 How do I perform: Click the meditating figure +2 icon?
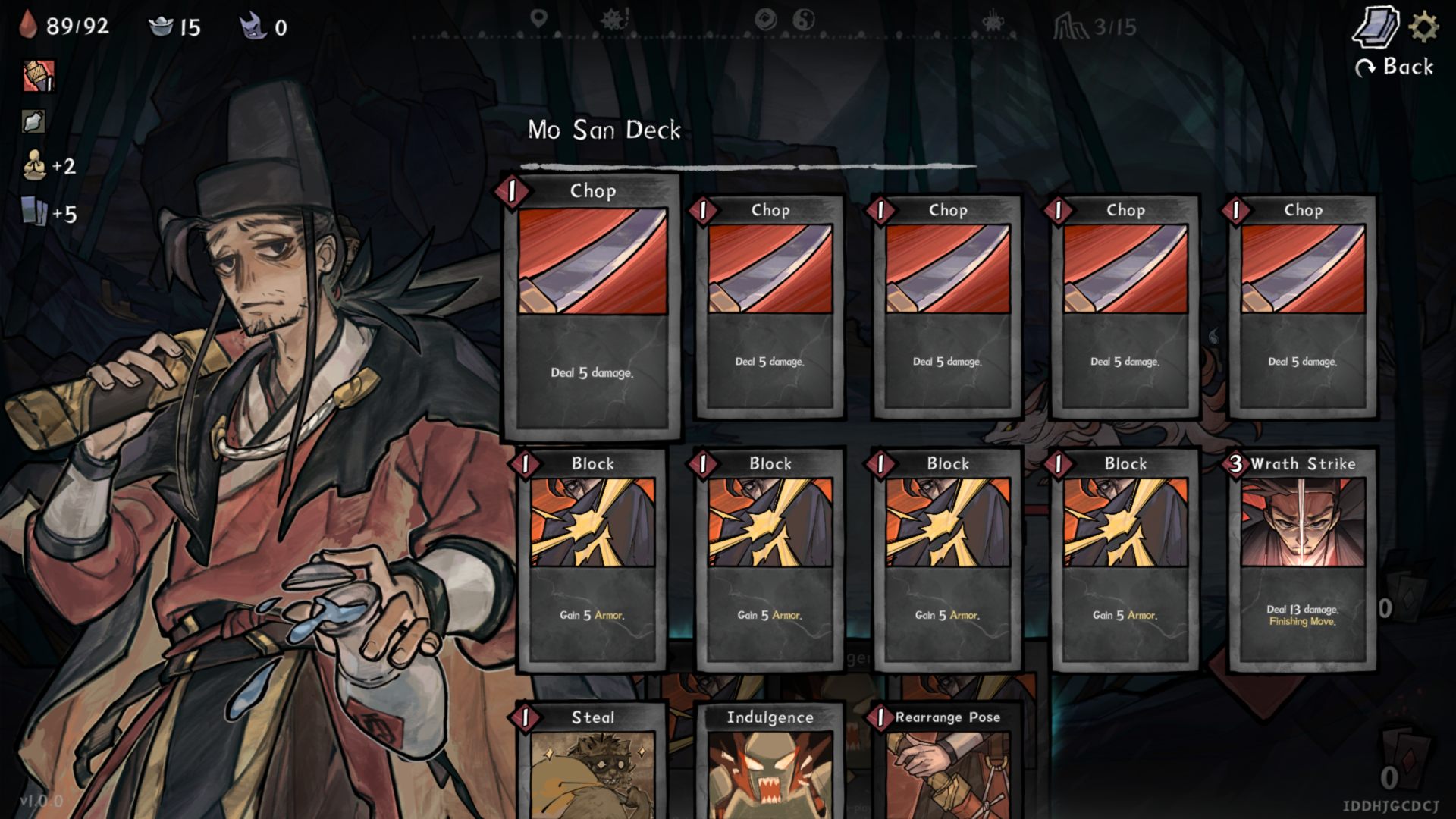pos(35,165)
